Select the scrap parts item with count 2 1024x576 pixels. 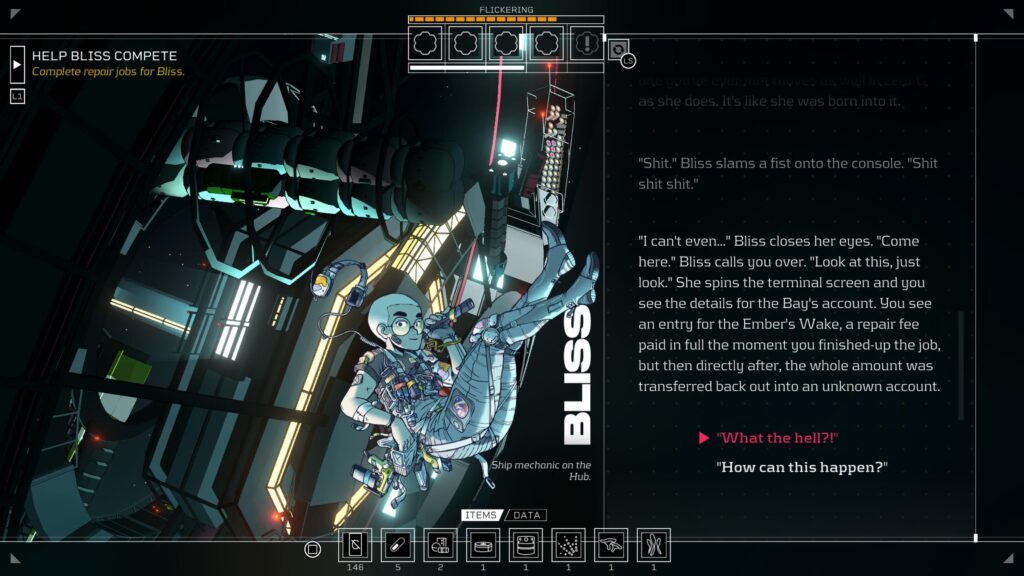tap(440, 545)
